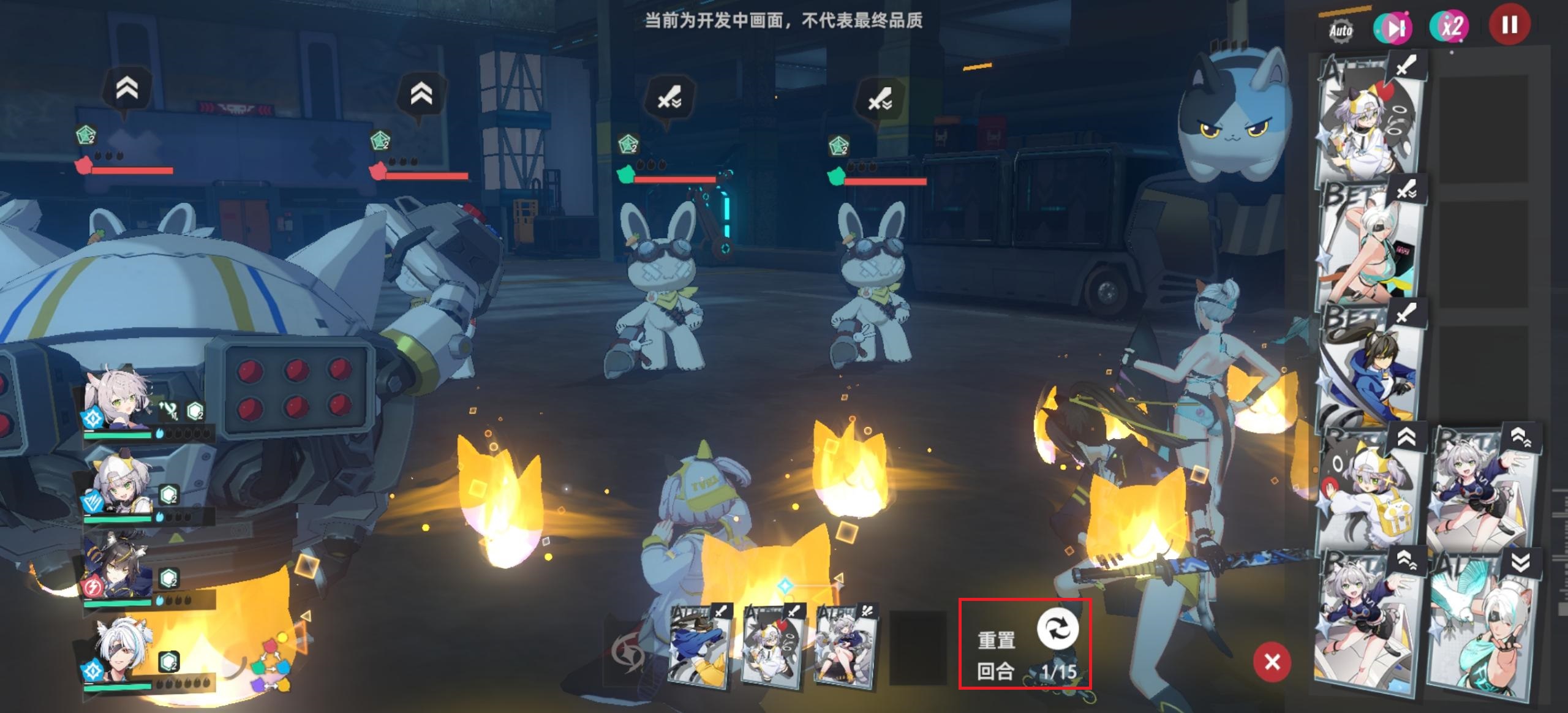Choose the black-haired blue-jacket girl hand card
This screenshot has width=1568, height=713.
tap(1370, 364)
